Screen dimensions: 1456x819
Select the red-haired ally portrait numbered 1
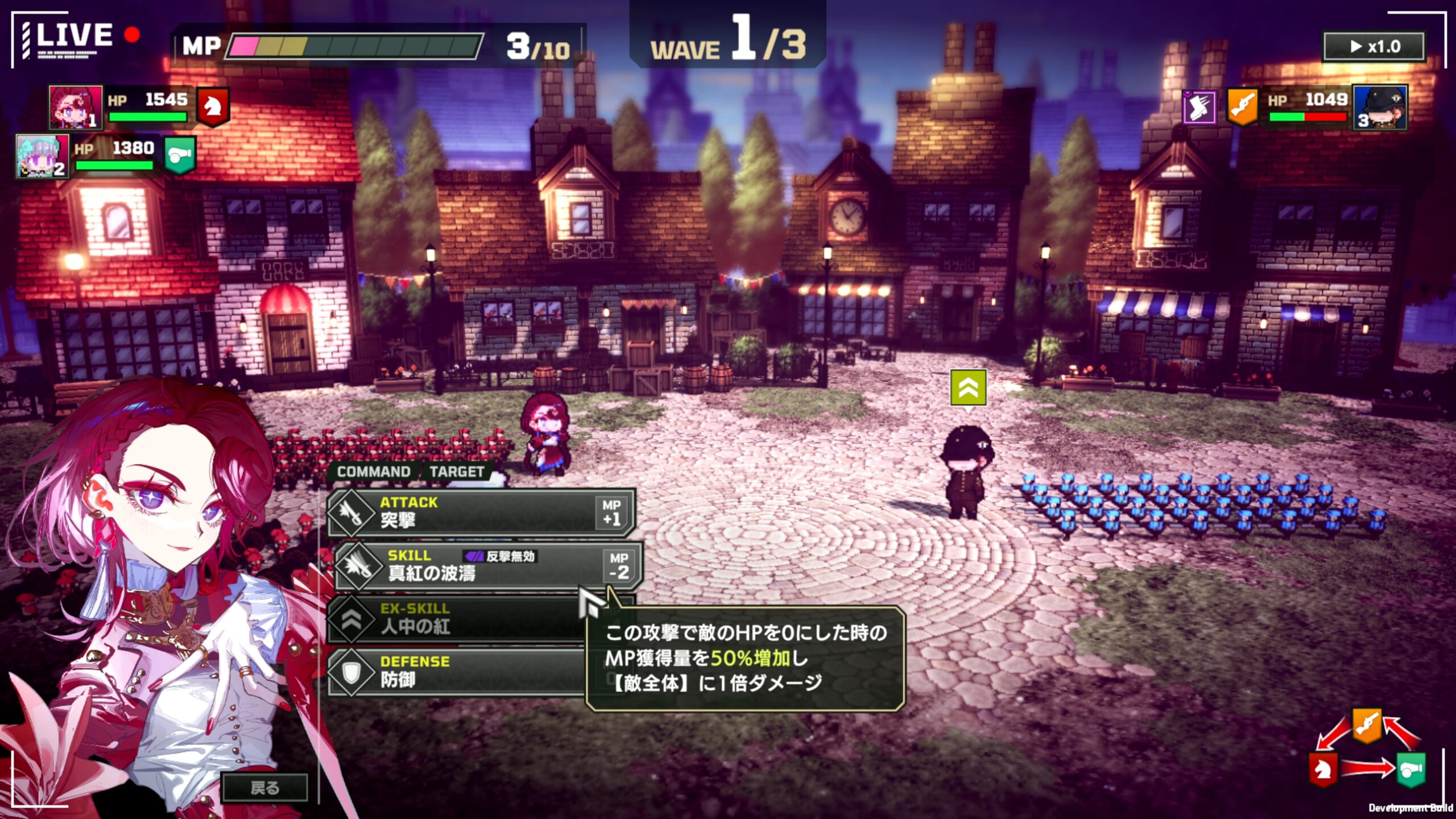tap(75, 107)
